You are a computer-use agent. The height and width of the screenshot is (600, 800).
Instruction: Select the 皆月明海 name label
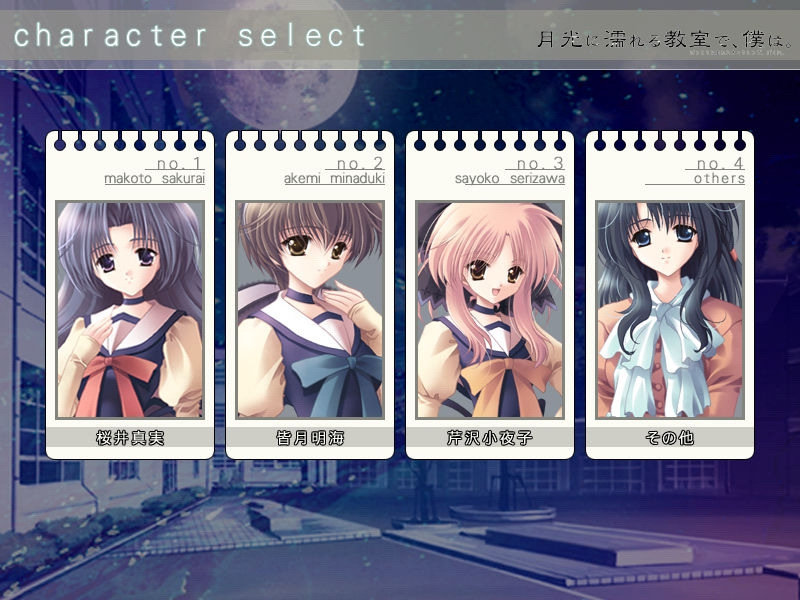pyautogui.click(x=310, y=438)
